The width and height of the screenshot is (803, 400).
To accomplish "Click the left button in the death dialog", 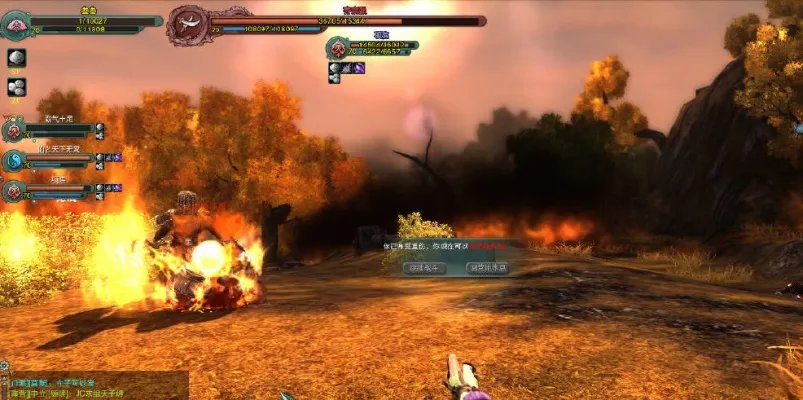I will click(x=422, y=268).
